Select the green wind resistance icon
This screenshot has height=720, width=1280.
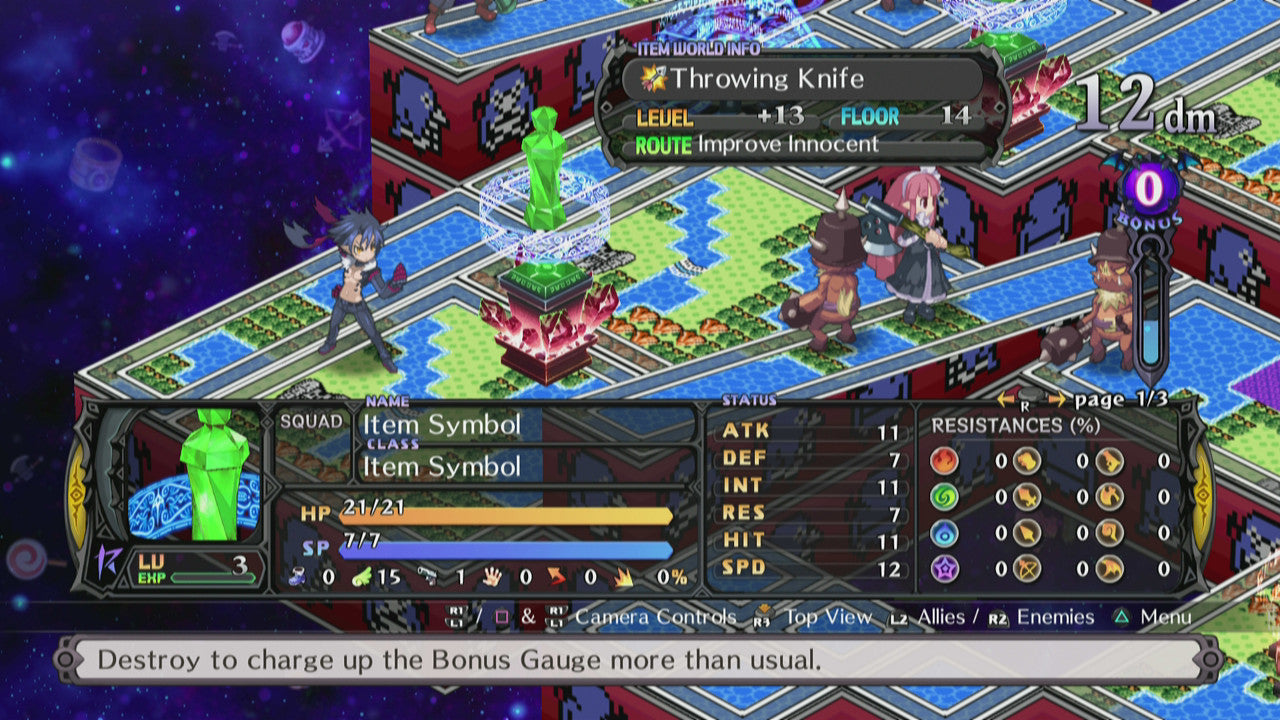945,497
